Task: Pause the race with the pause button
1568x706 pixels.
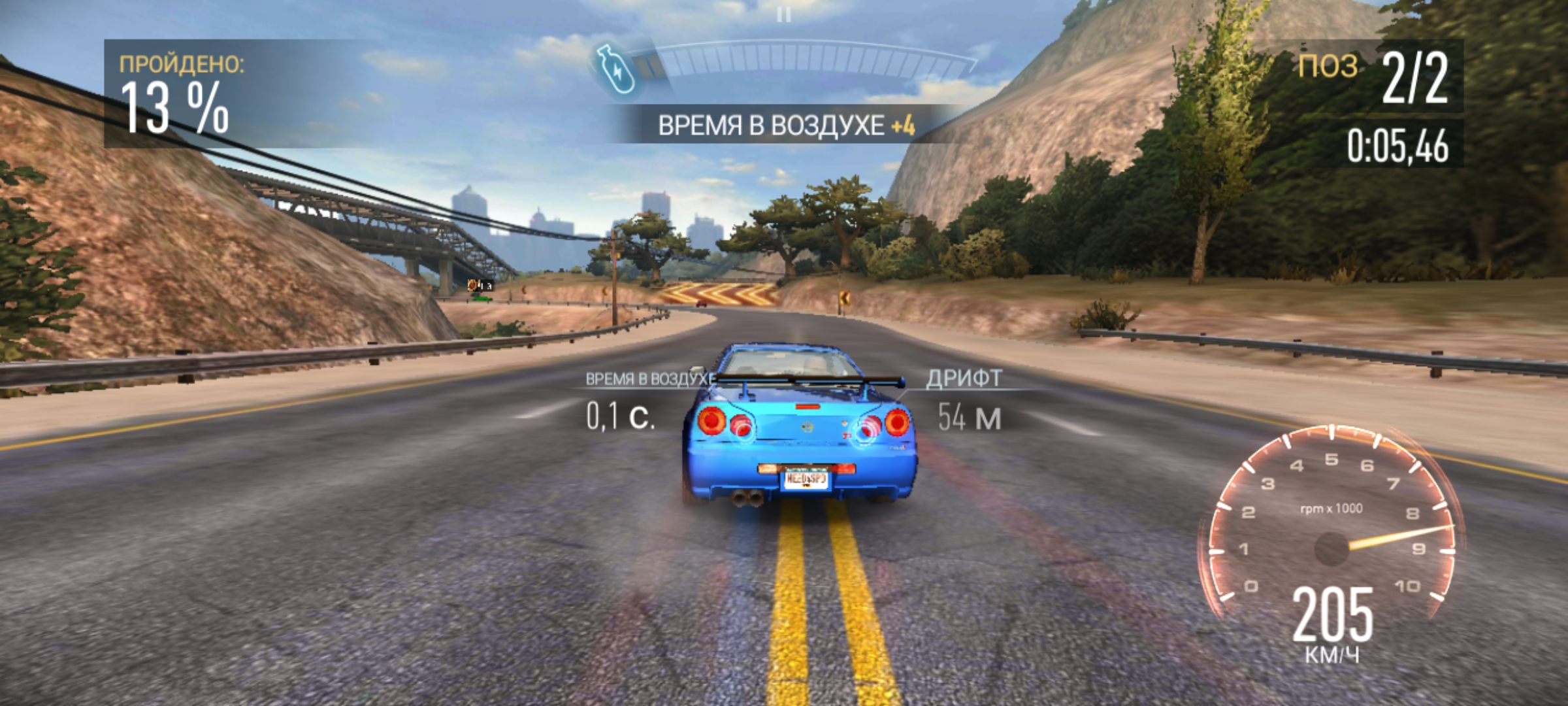Action: tap(784, 14)
